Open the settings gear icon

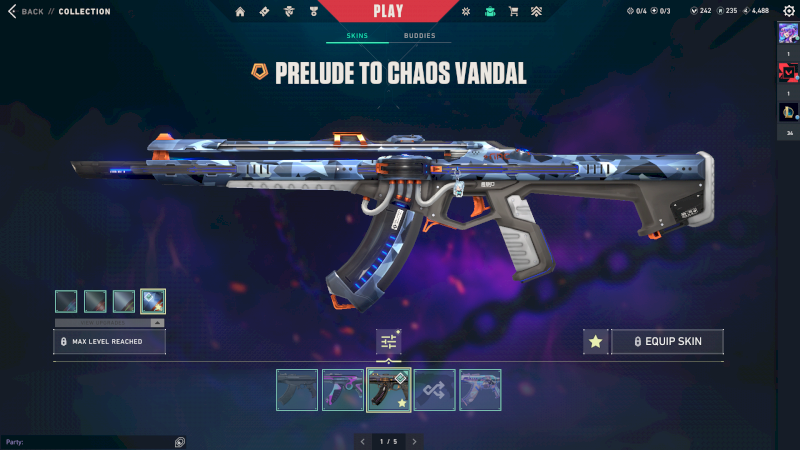(x=786, y=12)
